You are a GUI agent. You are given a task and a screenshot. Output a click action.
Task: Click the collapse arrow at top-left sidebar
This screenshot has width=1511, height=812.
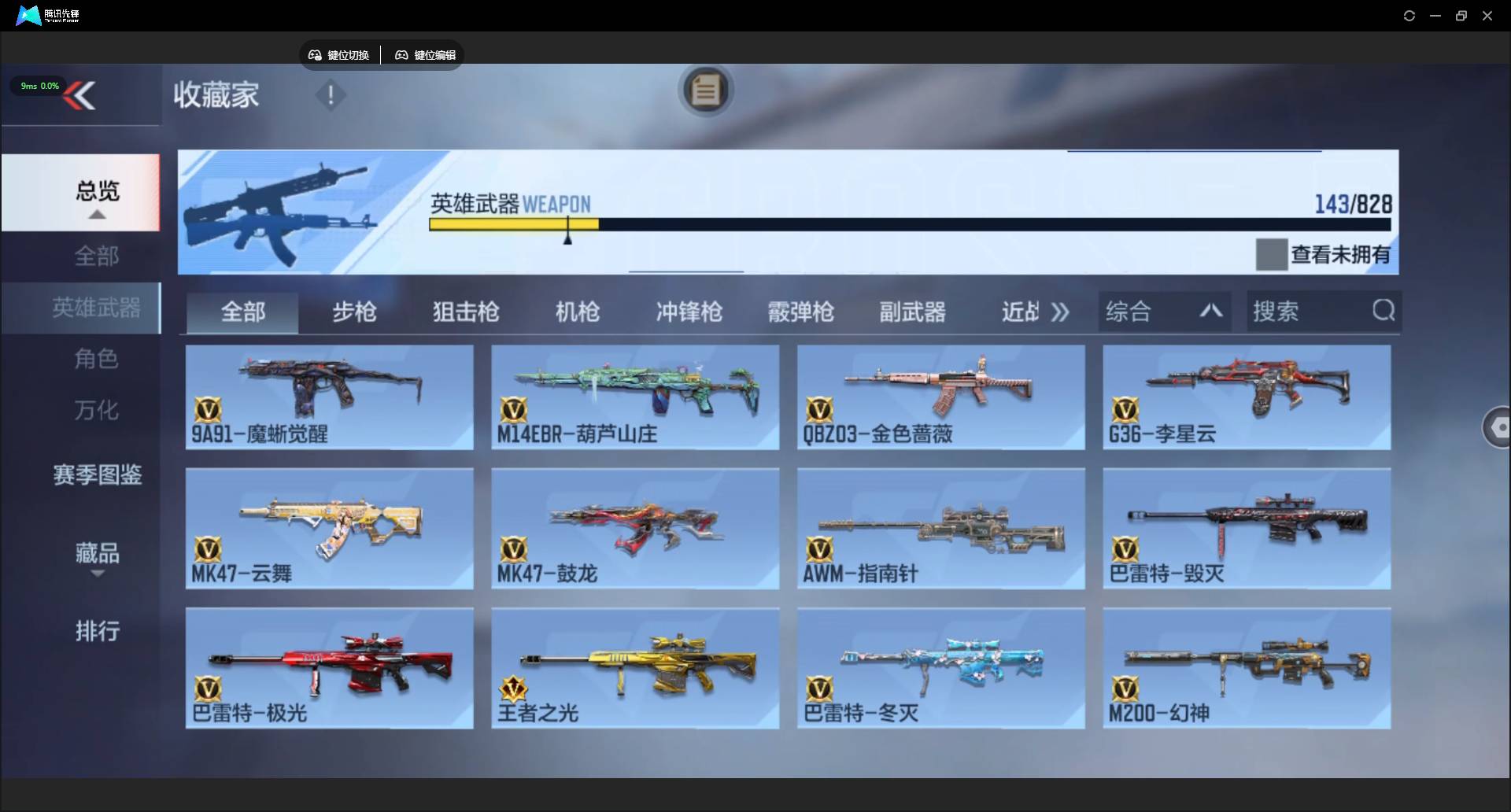81,95
